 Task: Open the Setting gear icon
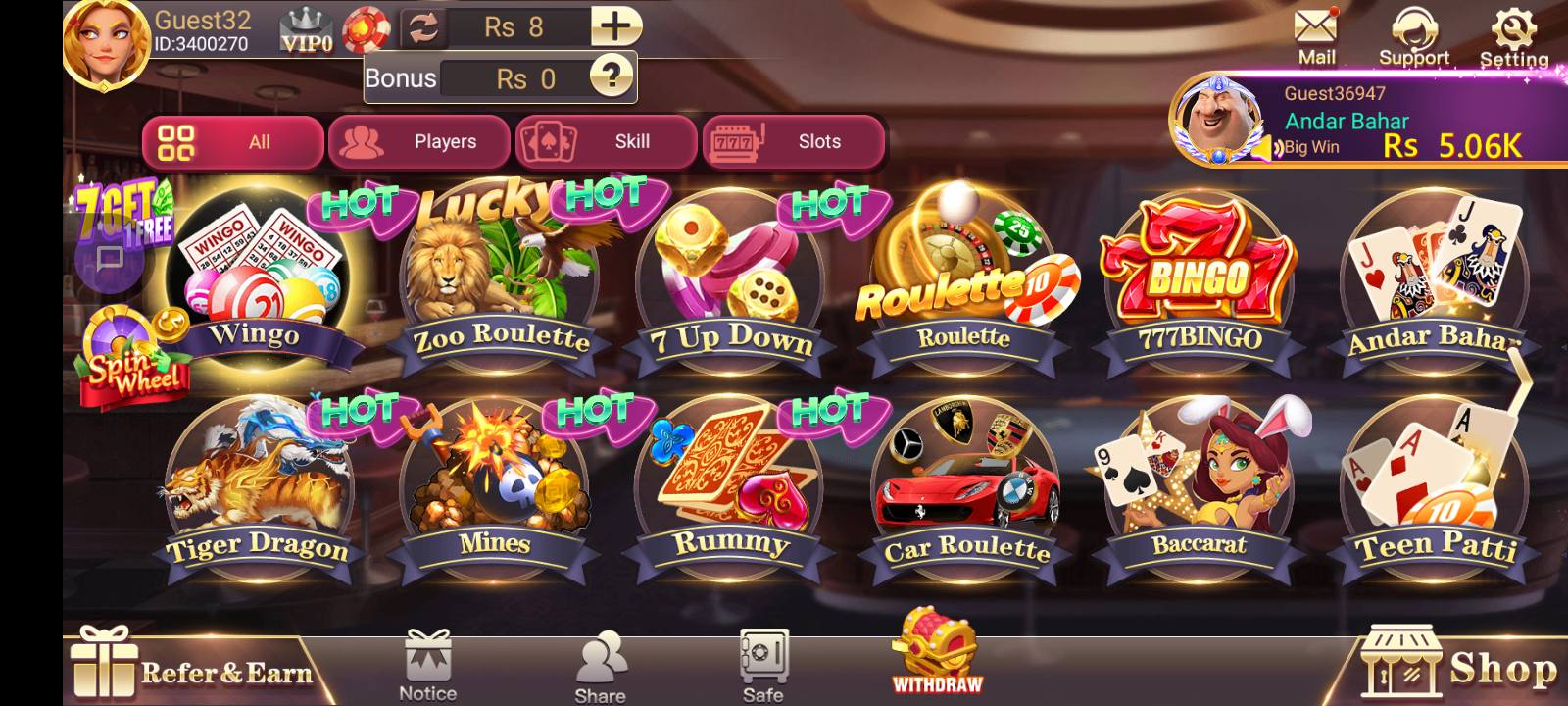pyautogui.click(x=1512, y=29)
